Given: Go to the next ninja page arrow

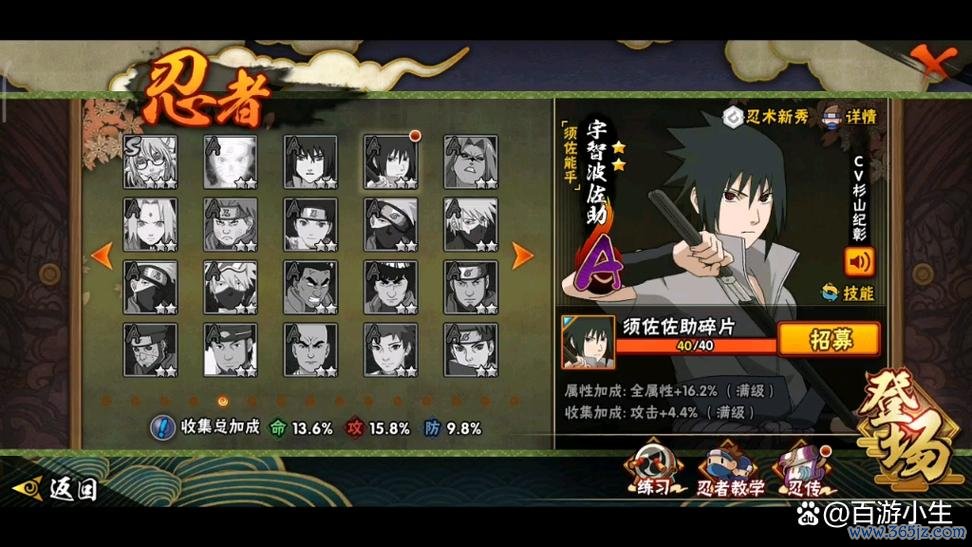Looking at the screenshot, I should coord(523,256).
